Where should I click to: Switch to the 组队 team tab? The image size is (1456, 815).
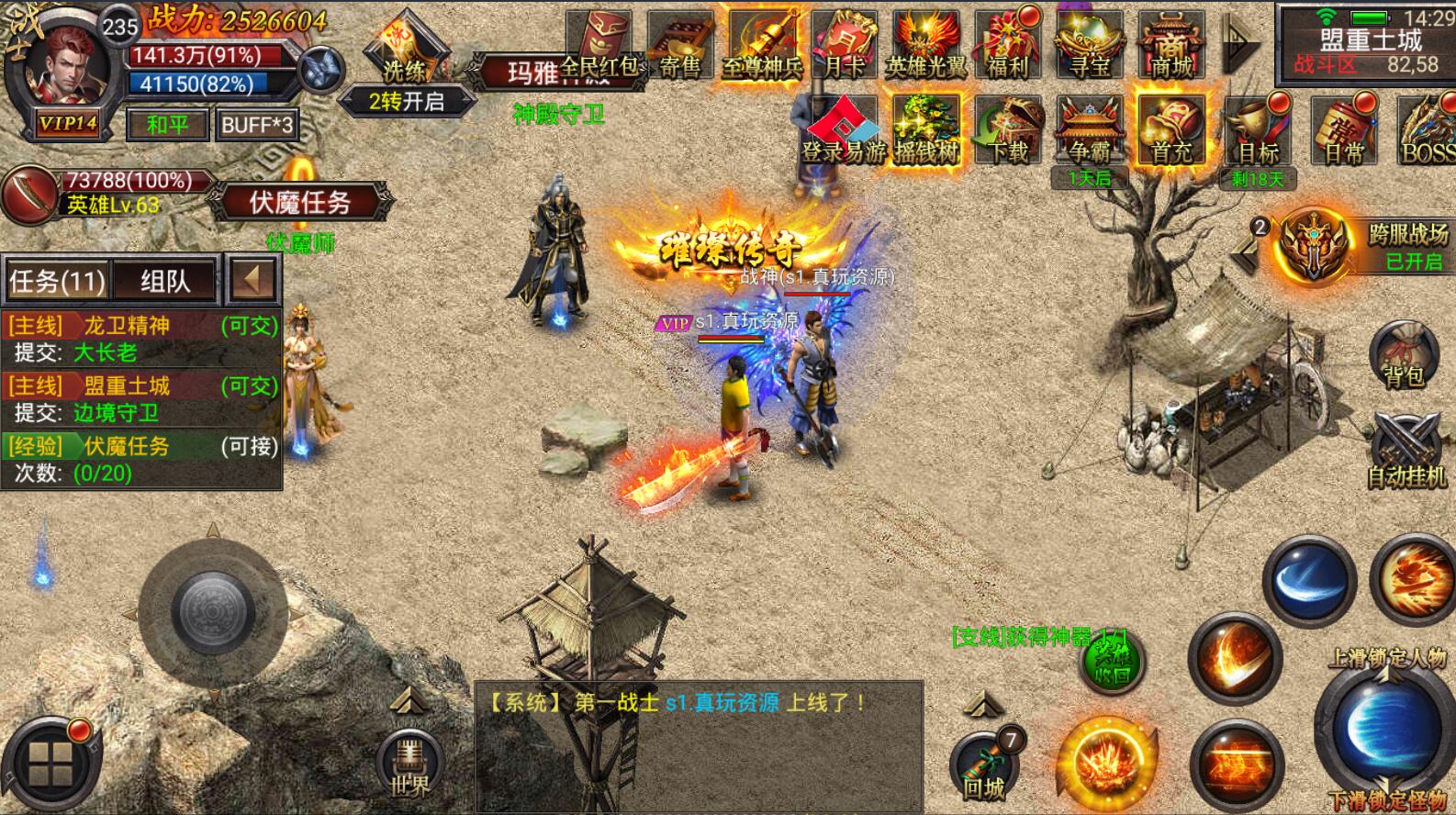(165, 281)
